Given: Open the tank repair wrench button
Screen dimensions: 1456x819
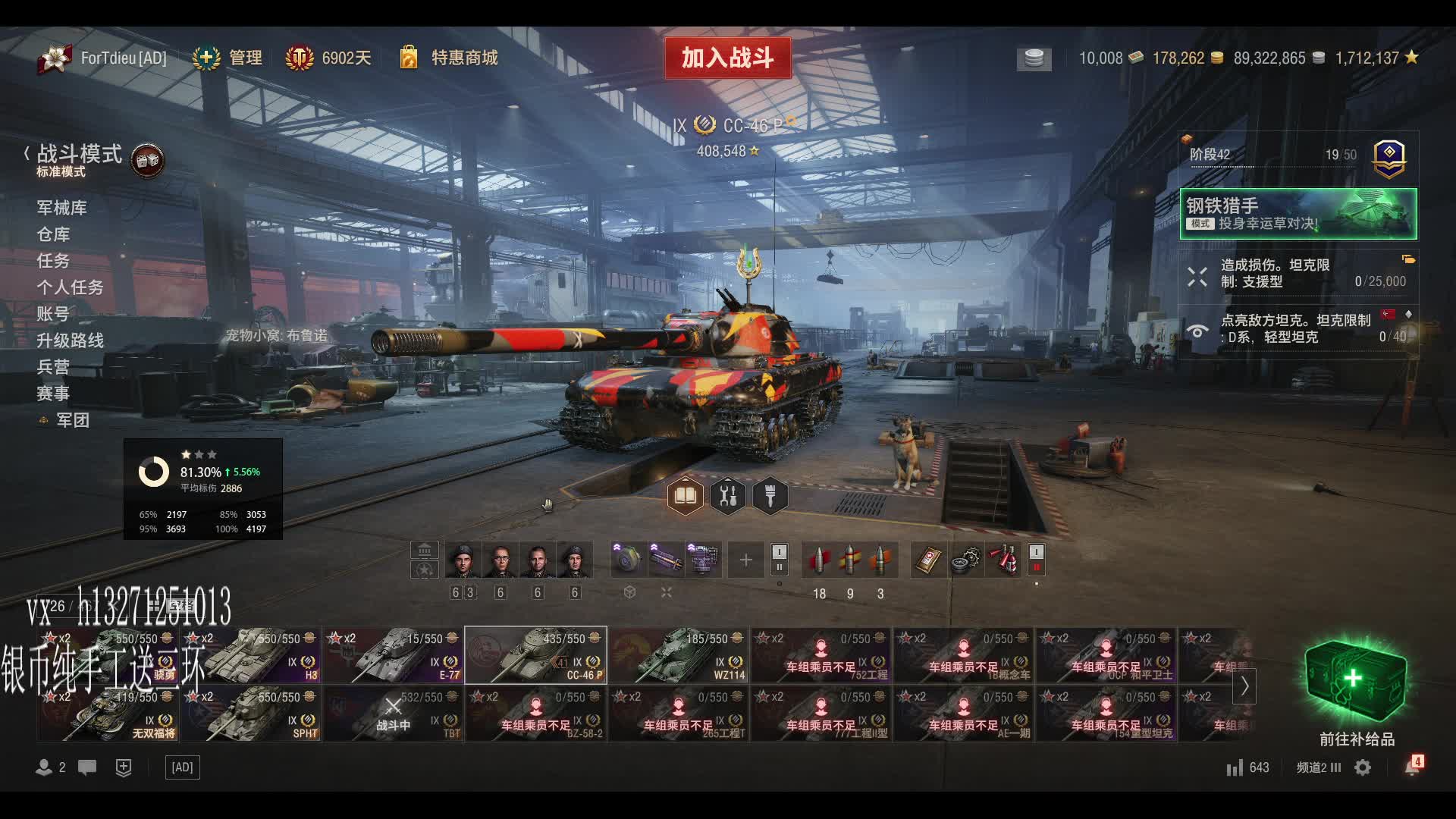Looking at the screenshot, I should click(727, 496).
